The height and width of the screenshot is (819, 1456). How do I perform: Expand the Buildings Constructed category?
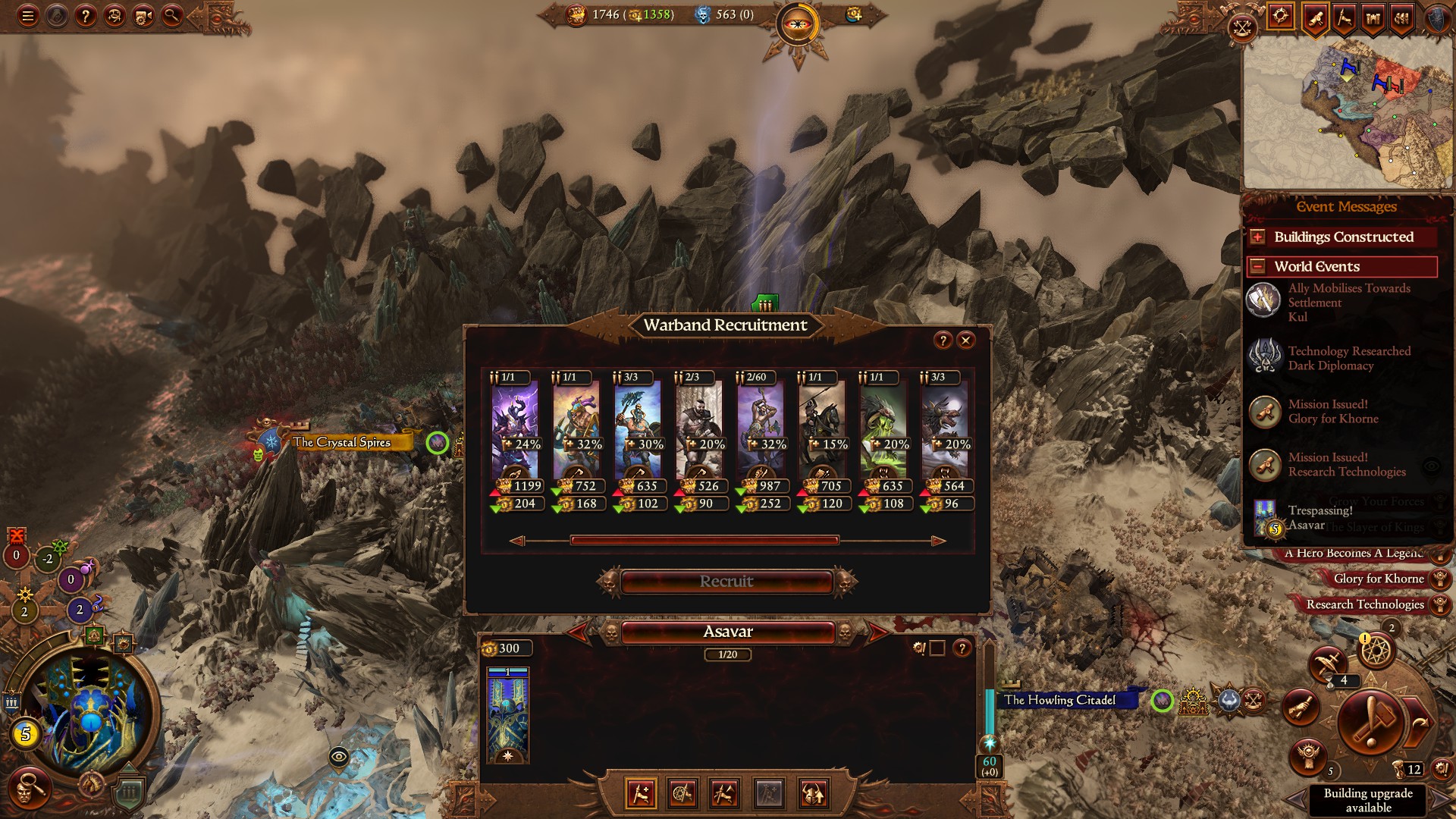(1258, 237)
